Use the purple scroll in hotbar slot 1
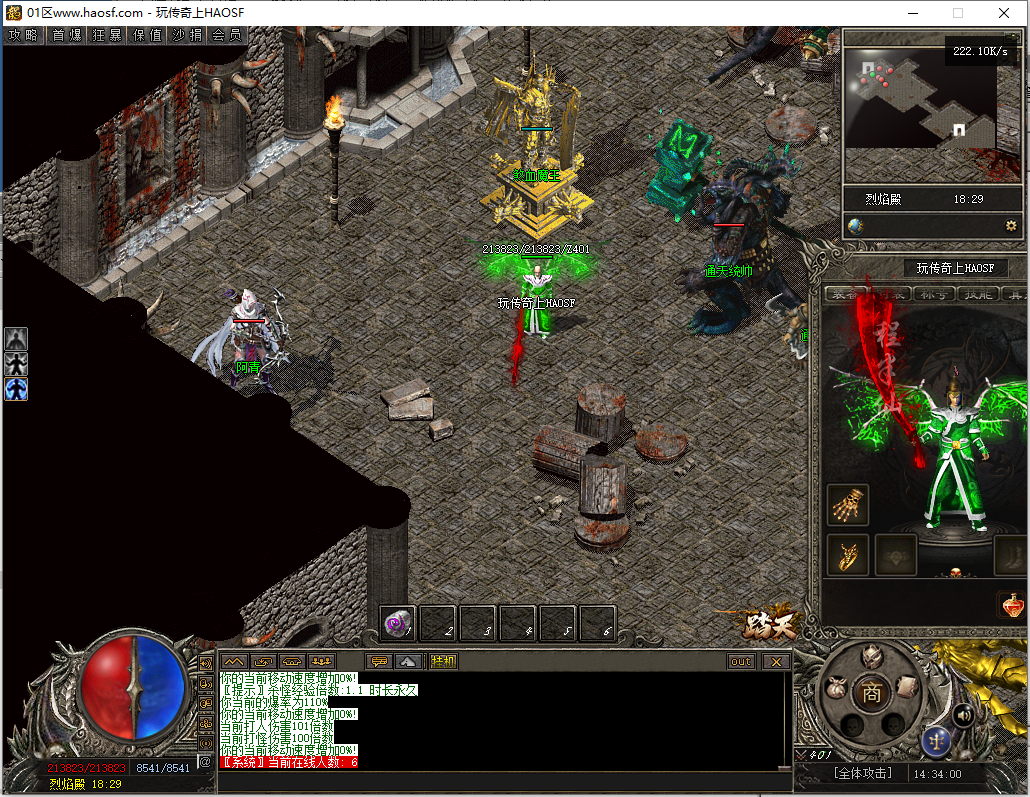Viewport: 1030px width, 797px height. 398,624
